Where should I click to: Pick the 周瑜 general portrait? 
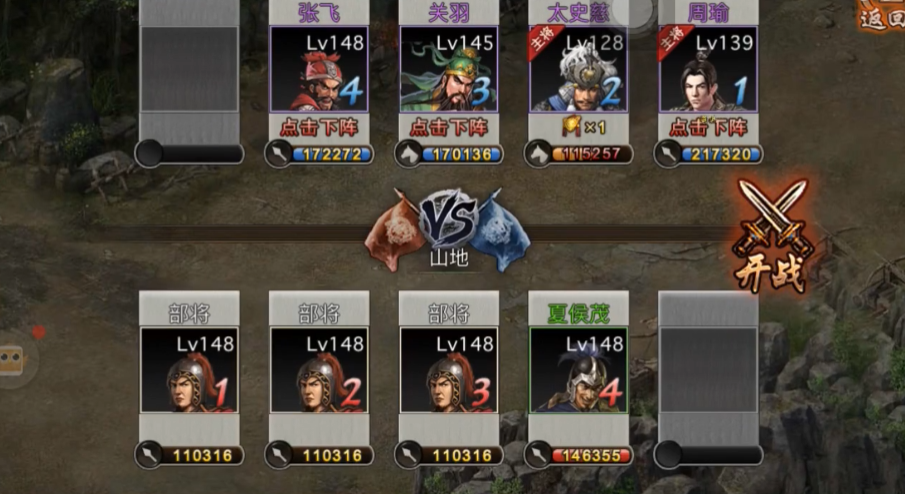coord(708,69)
